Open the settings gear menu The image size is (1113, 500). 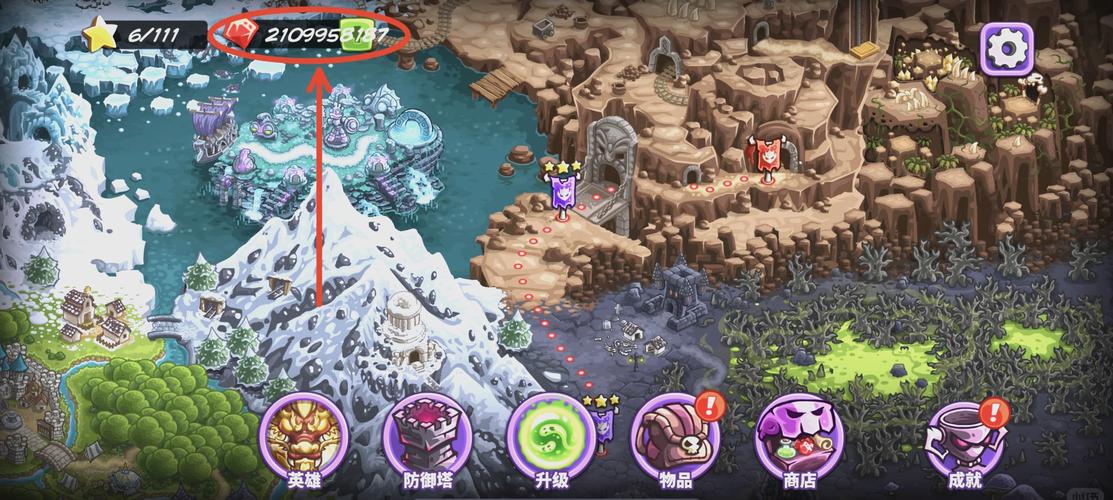coord(1006,46)
